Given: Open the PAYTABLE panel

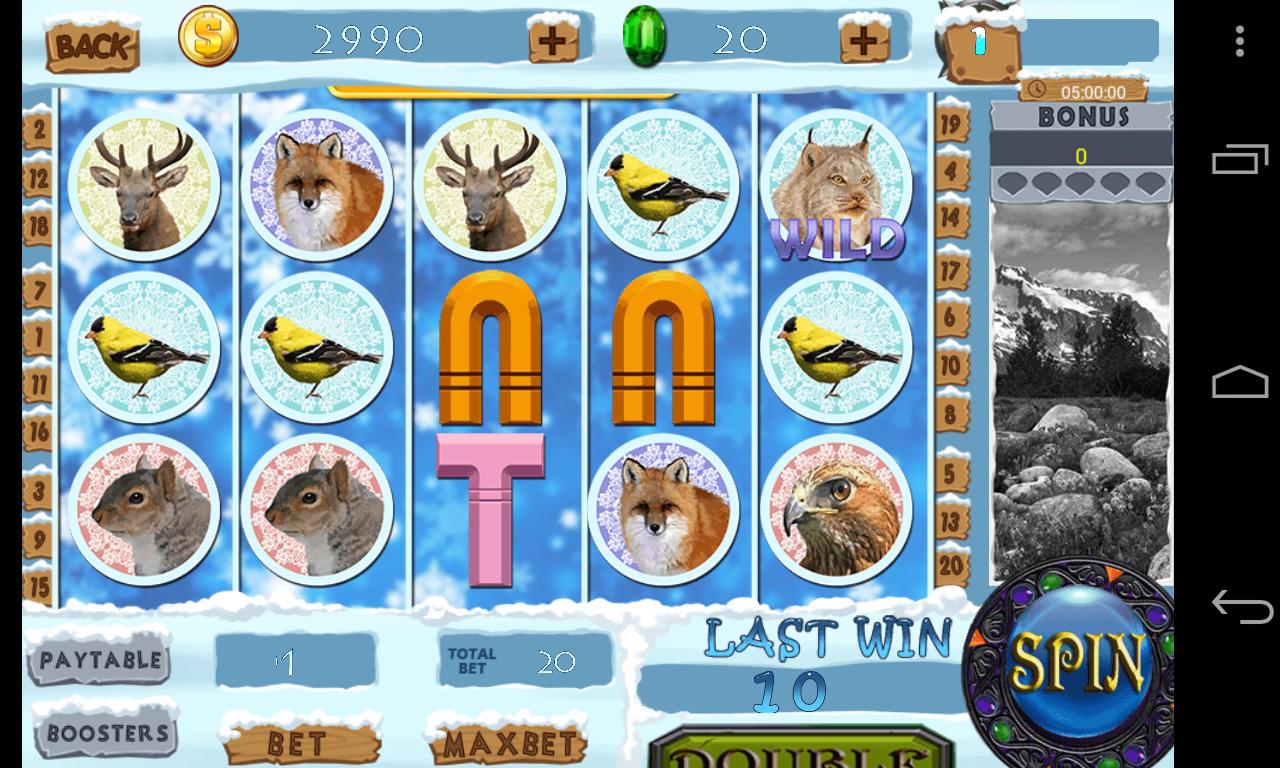Looking at the screenshot, I should pos(100,661).
